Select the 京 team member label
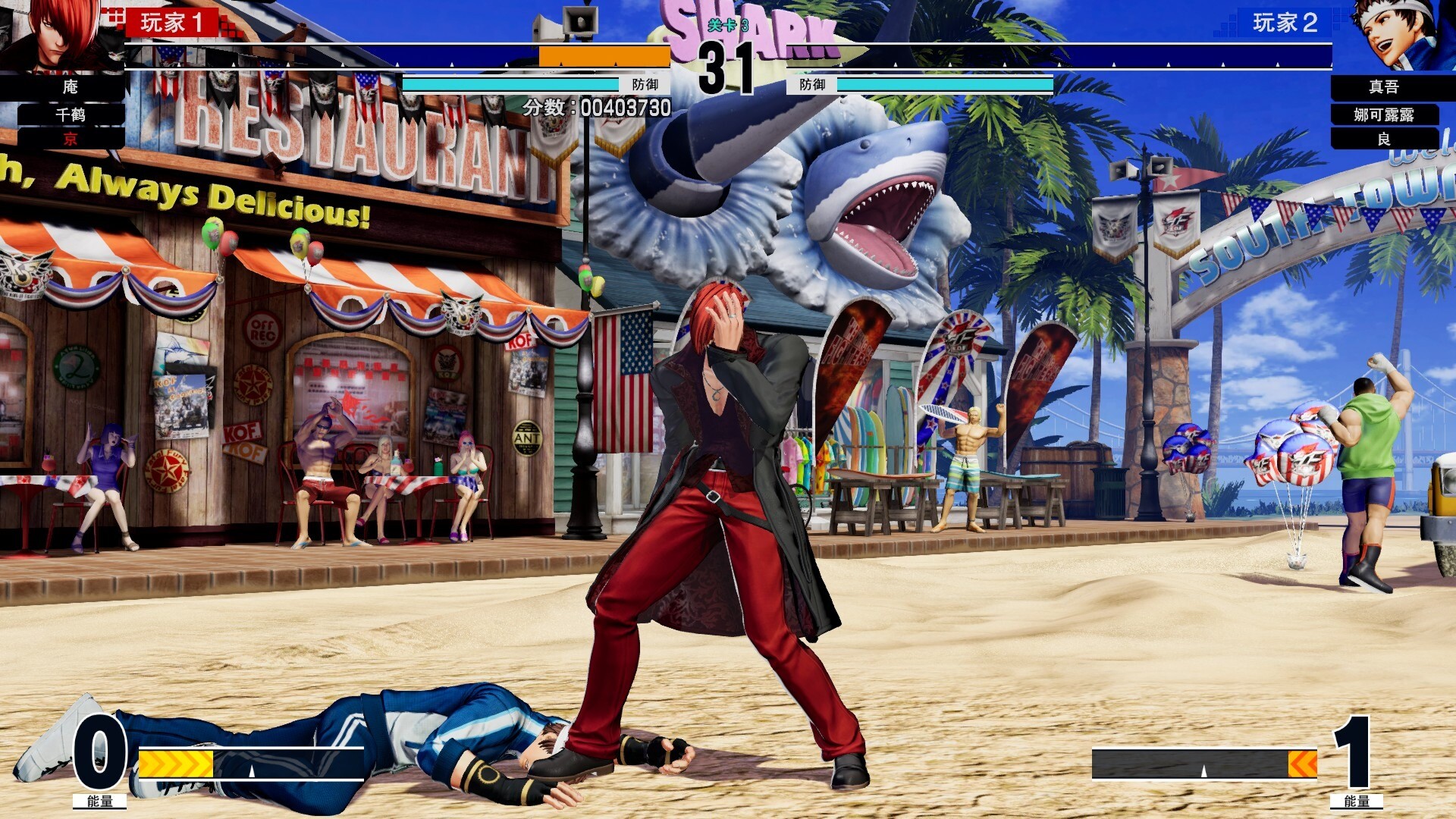The height and width of the screenshot is (819, 1456). pyautogui.click(x=71, y=139)
